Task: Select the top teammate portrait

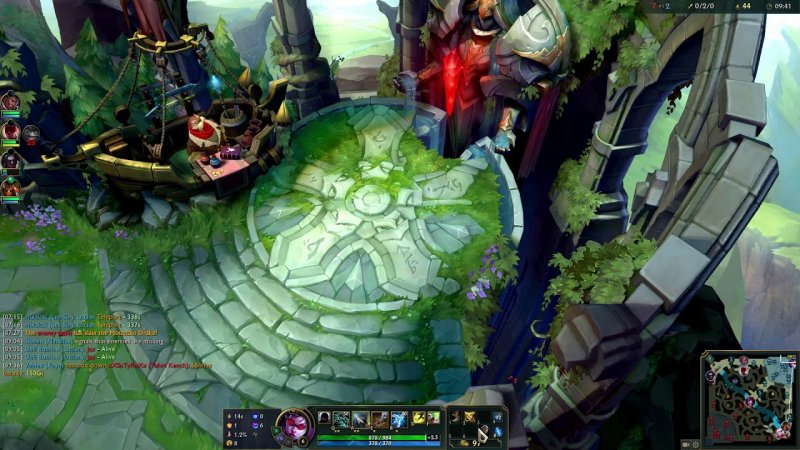Action: (10, 101)
